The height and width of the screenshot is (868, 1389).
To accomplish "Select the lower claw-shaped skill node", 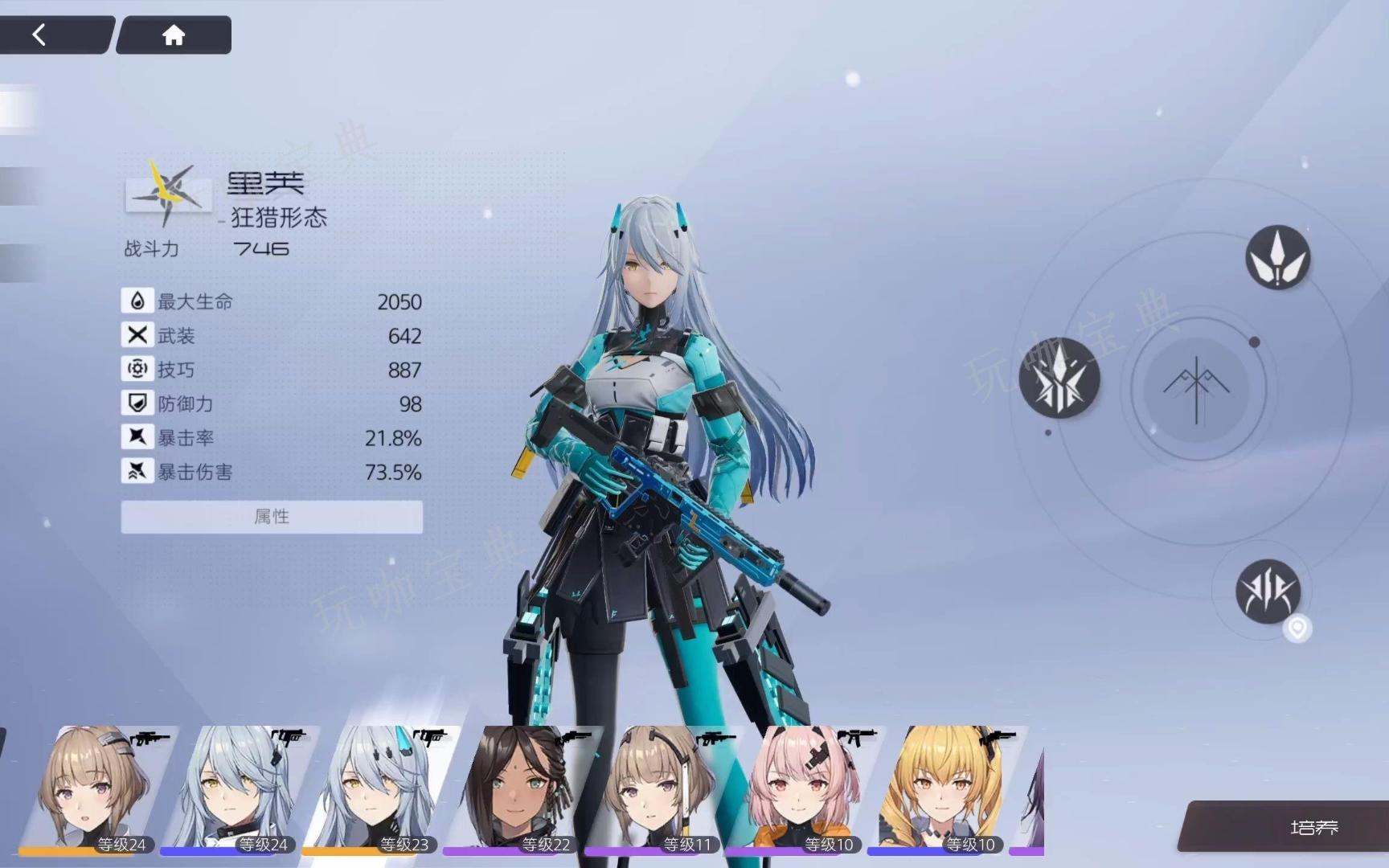I will (x=1268, y=592).
